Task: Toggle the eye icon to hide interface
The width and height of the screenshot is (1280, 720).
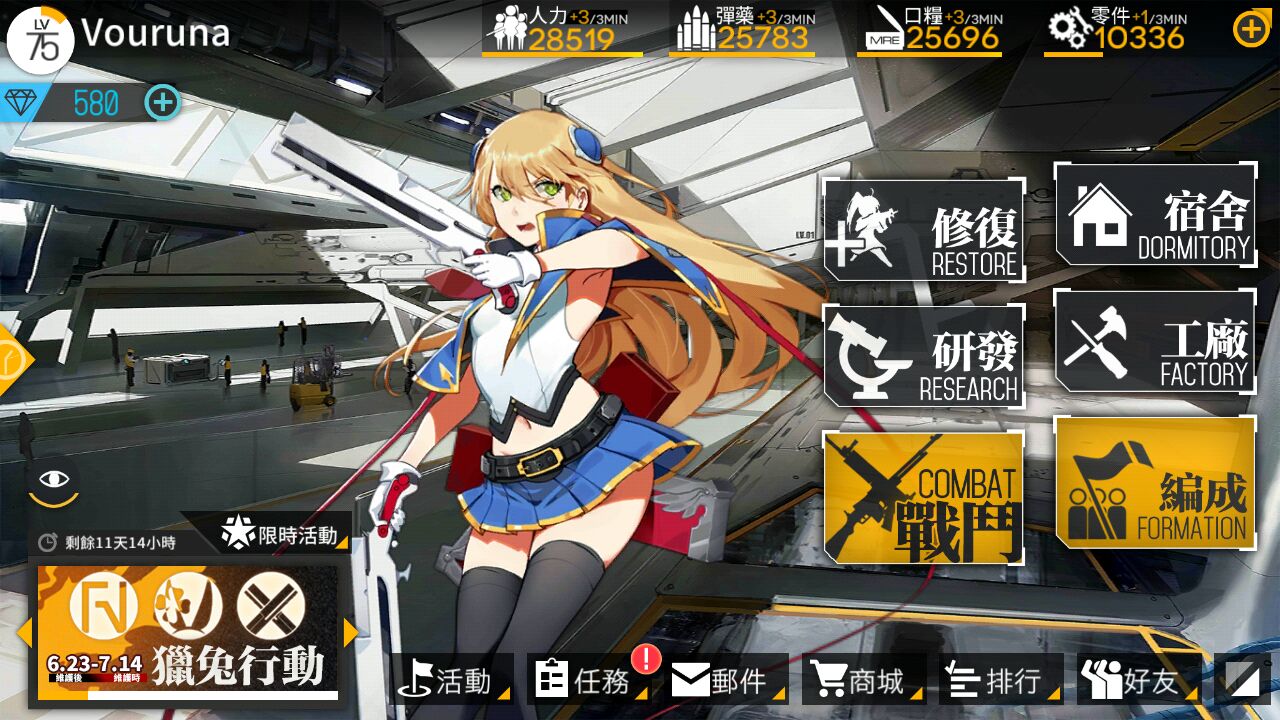Action: (x=54, y=480)
